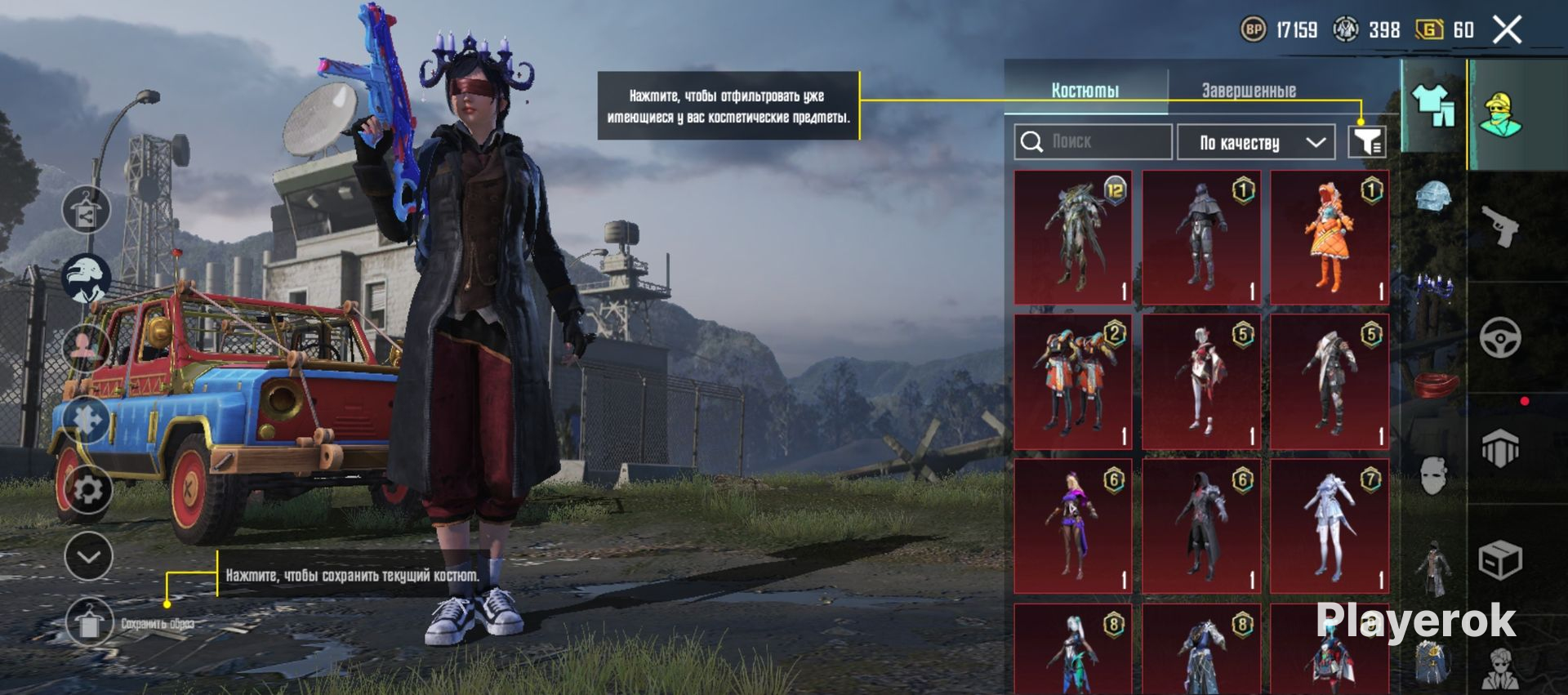Close the wardrobe with the X button
The image size is (1568, 695).
(1507, 30)
